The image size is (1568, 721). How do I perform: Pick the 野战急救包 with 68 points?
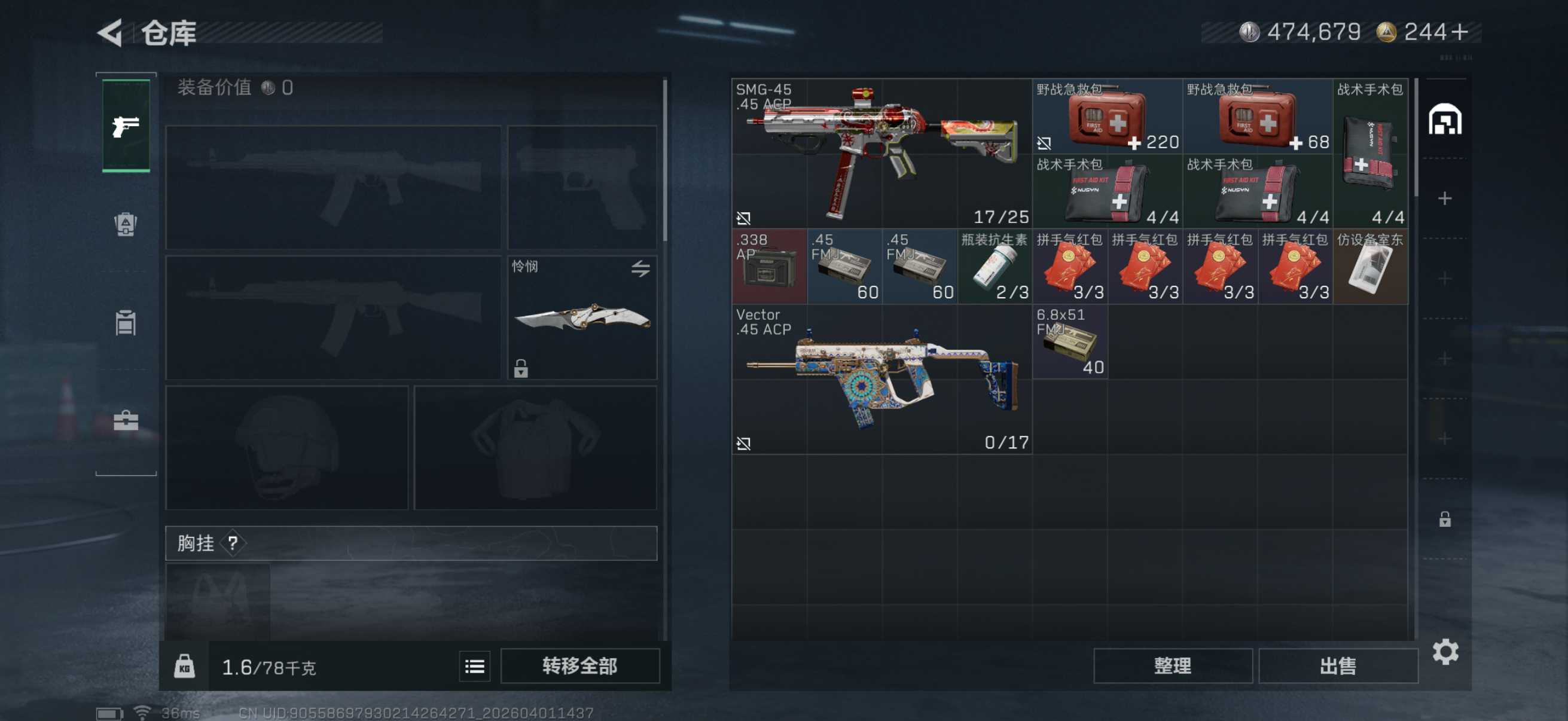coord(1257,116)
